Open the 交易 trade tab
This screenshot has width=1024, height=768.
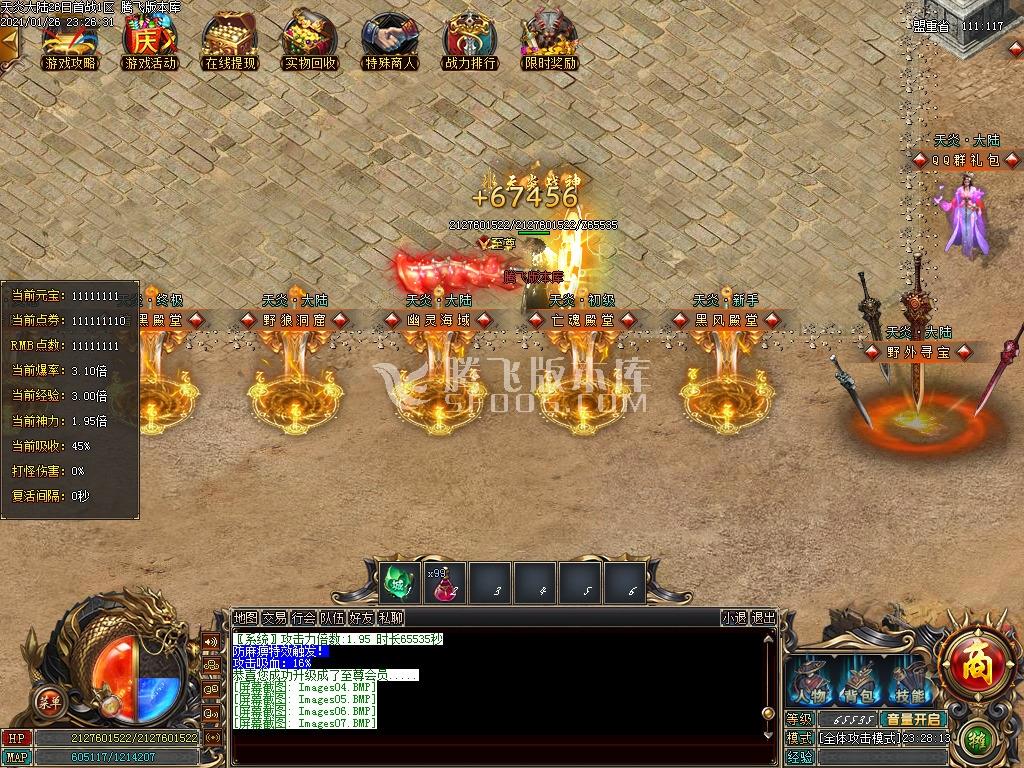274,618
